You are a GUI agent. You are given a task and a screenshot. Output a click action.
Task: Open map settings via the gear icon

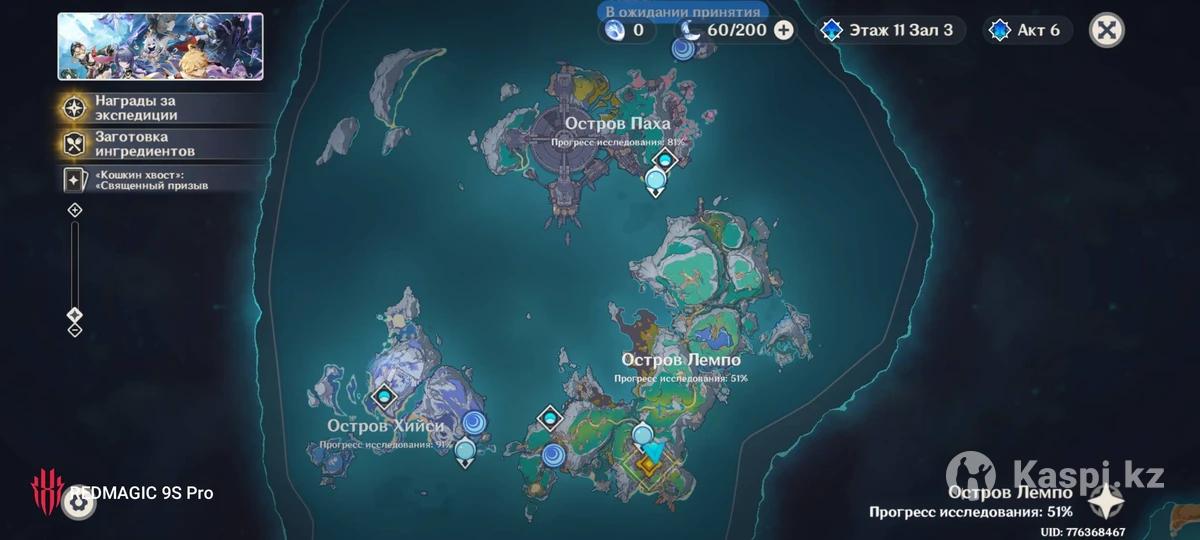click(x=78, y=503)
